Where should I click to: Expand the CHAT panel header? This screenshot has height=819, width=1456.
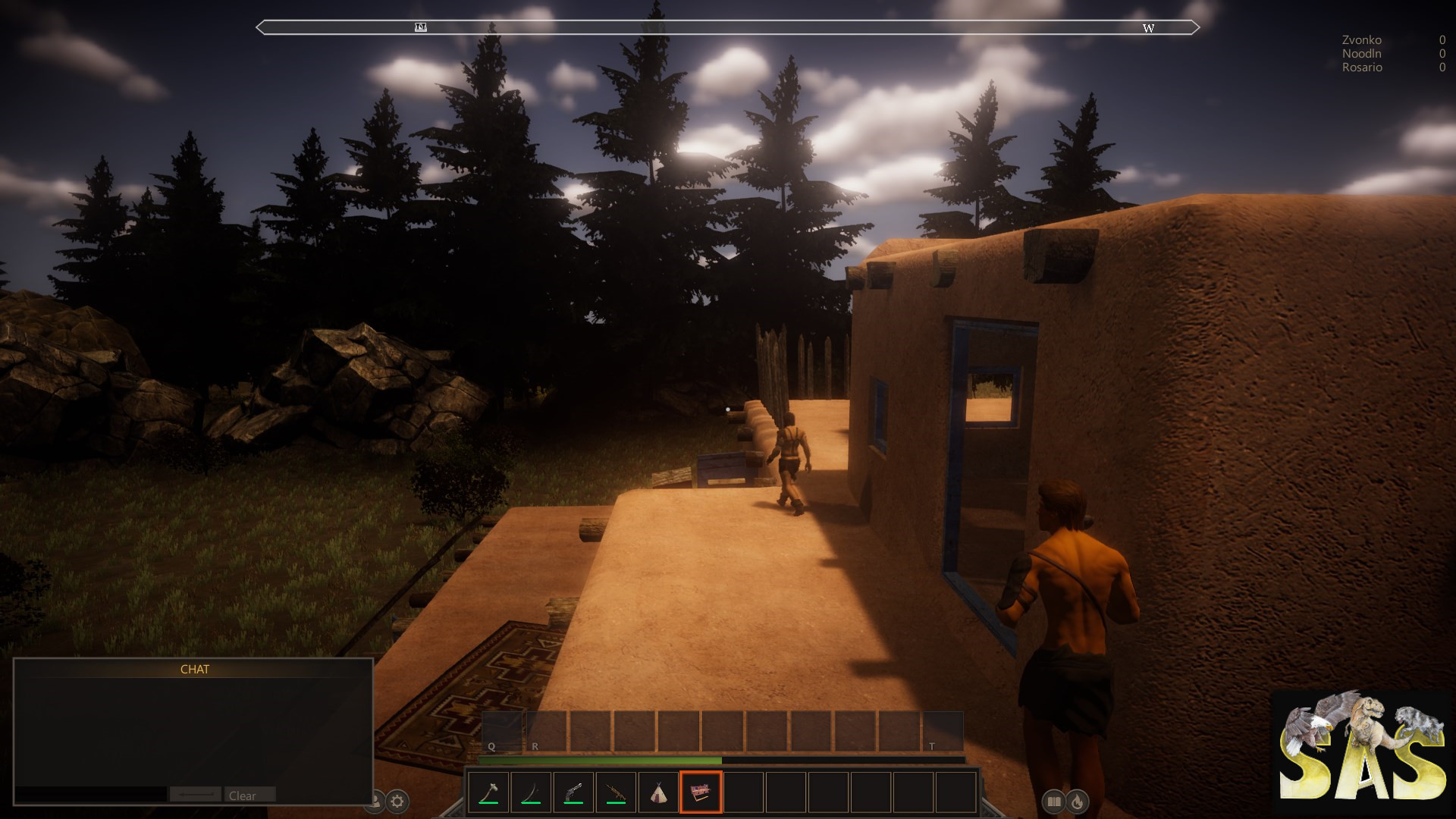(x=195, y=670)
